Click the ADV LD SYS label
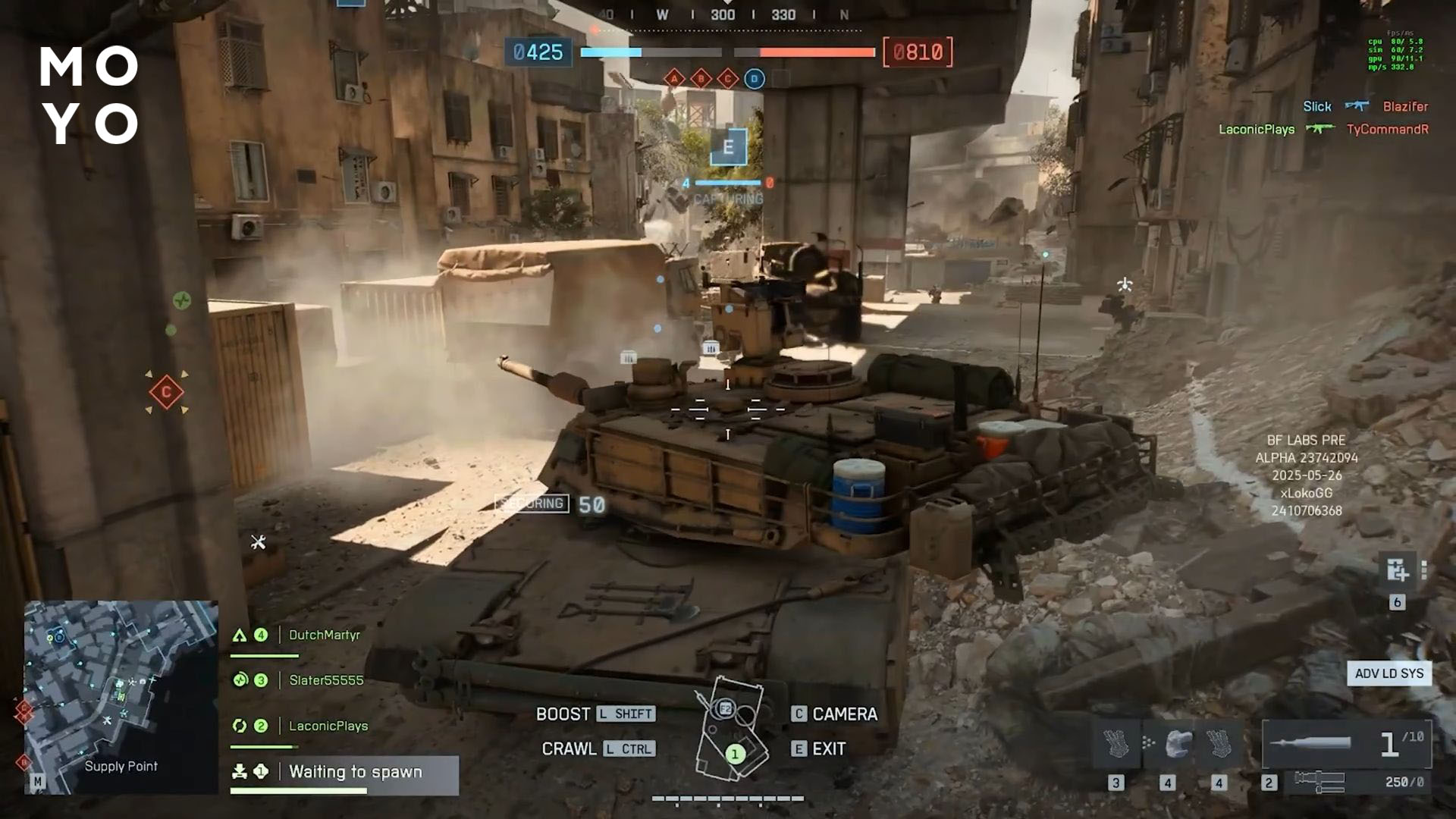 [1389, 673]
